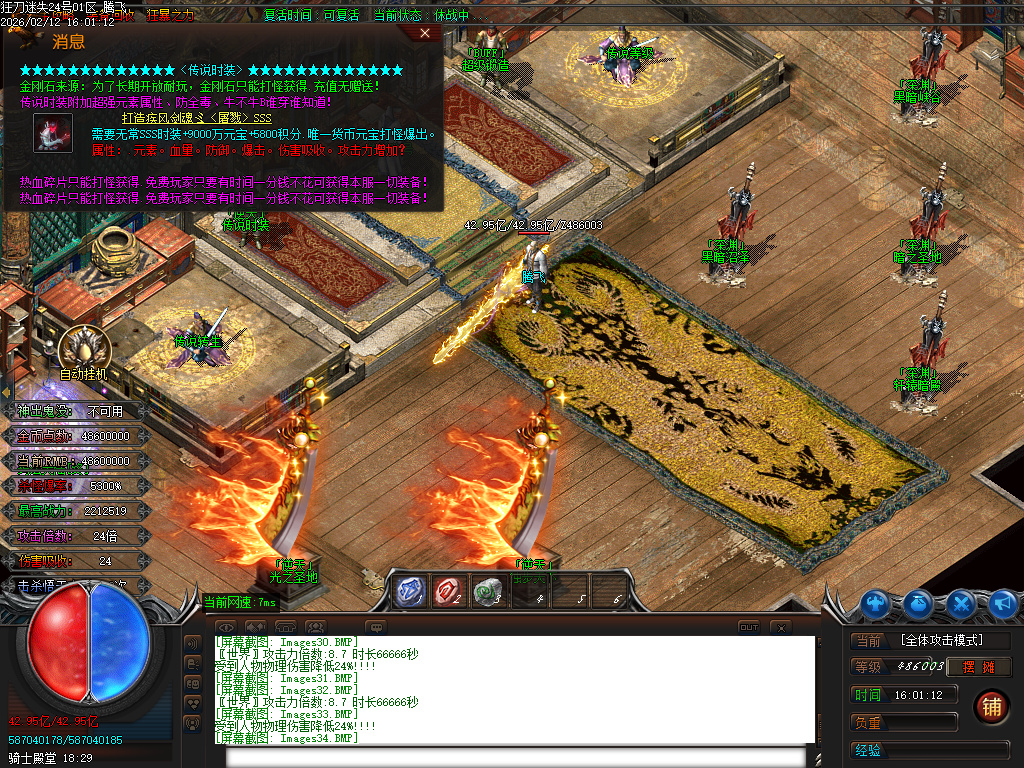The width and height of the screenshot is (1024, 768).
Task: Change the 全体攻击模式 attack mode
Action: pos(941,640)
